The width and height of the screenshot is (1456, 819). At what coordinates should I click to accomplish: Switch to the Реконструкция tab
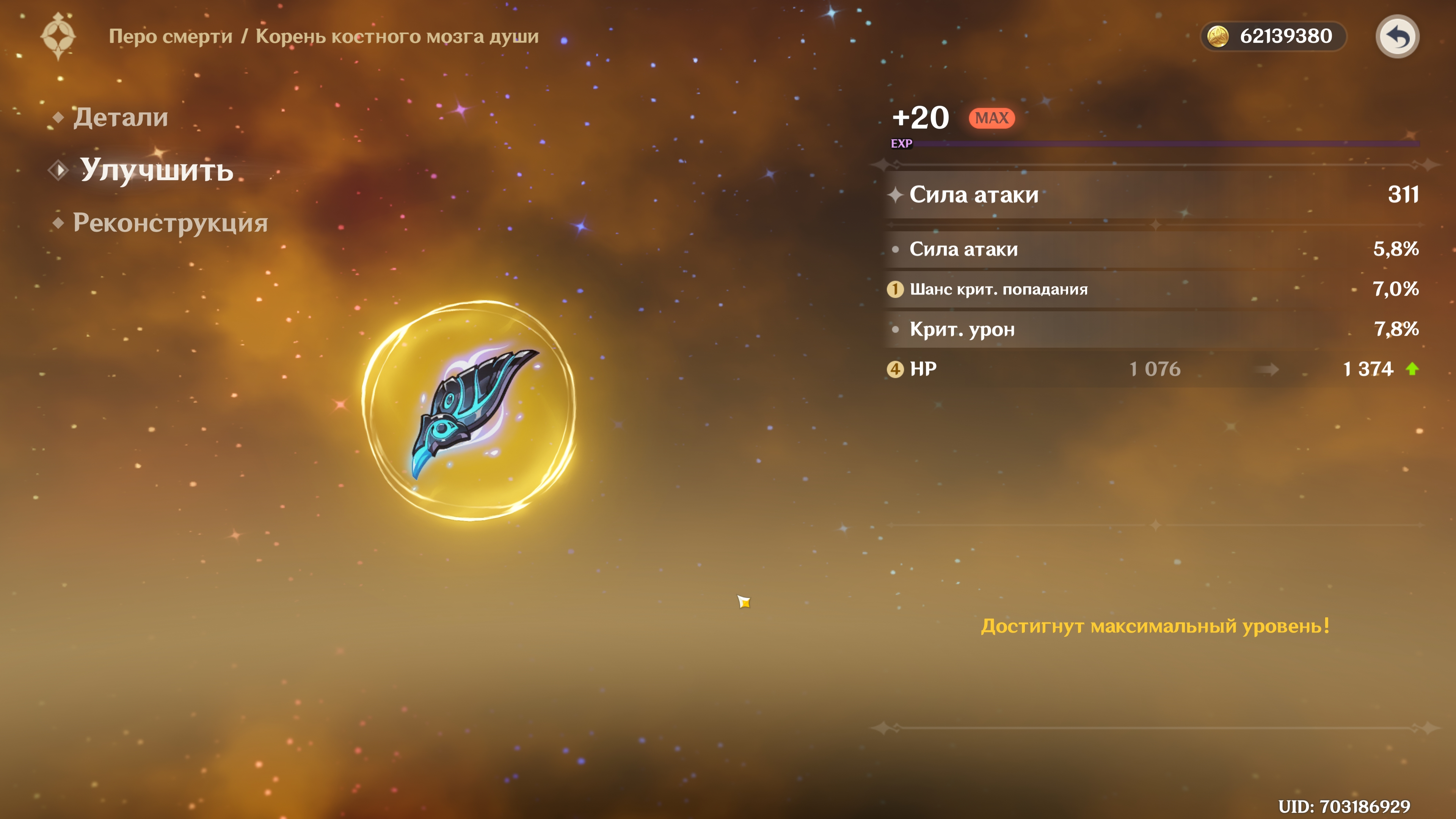pos(169,223)
